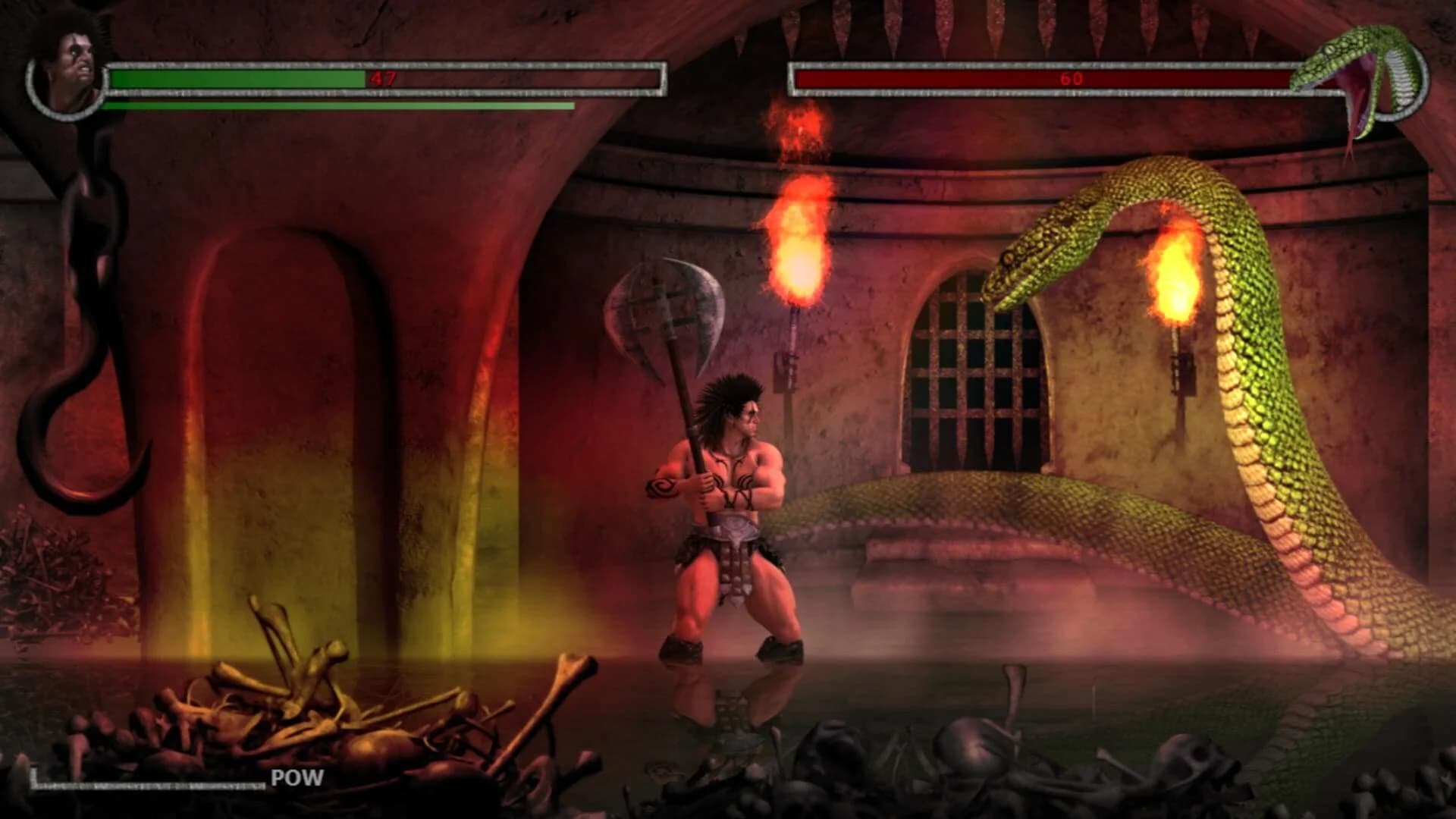Click the green player health bar
The height and width of the screenshot is (819, 1456).
[x=235, y=78]
